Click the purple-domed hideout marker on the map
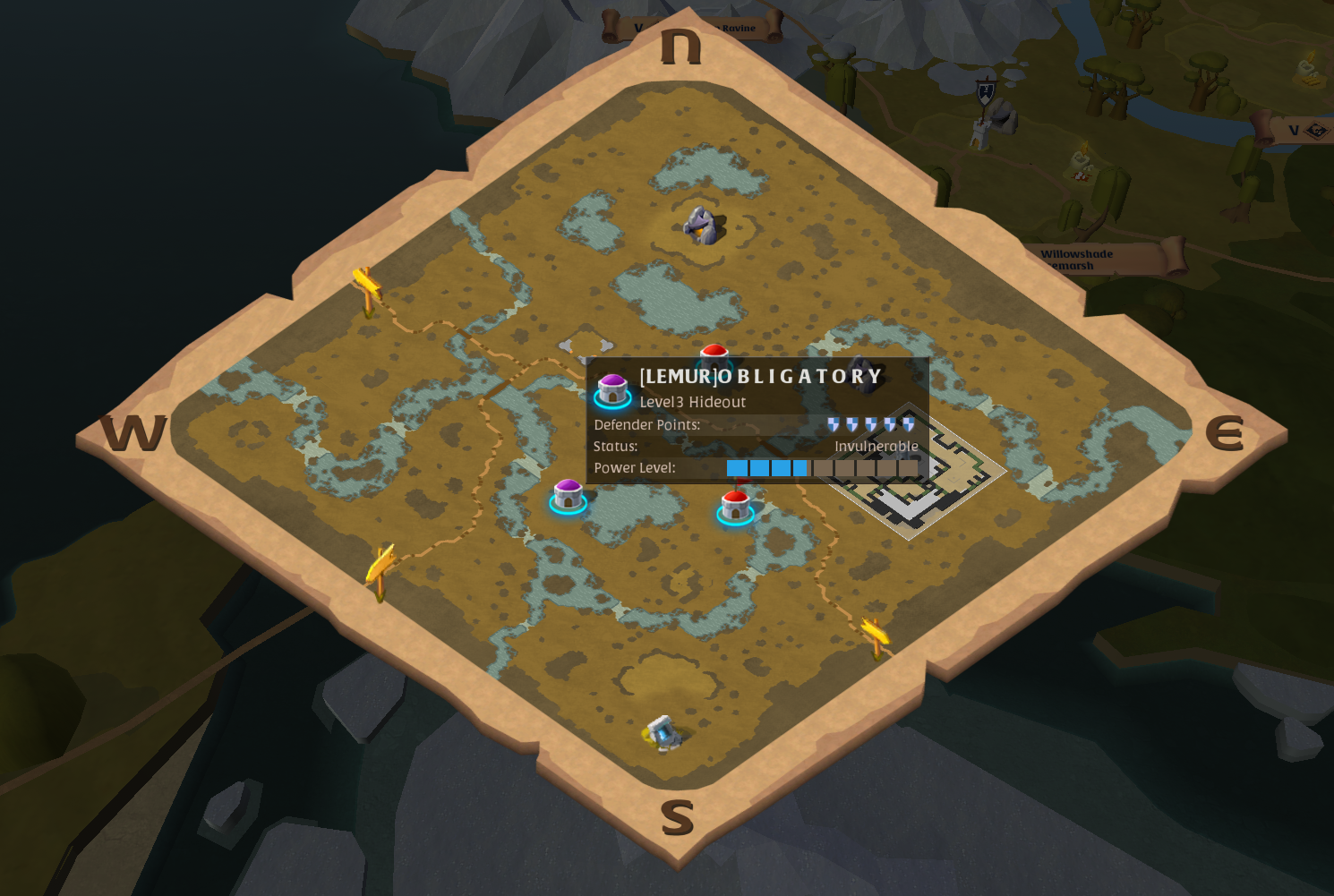Image resolution: width=1334 pixels, height=896 pixels. (567, 493)
